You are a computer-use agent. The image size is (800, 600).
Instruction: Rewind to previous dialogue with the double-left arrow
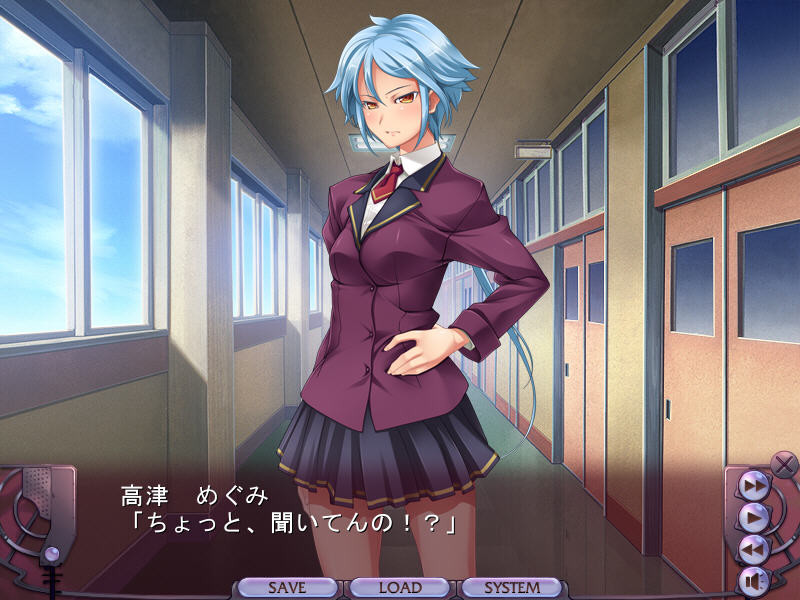[x=753, y=548]
